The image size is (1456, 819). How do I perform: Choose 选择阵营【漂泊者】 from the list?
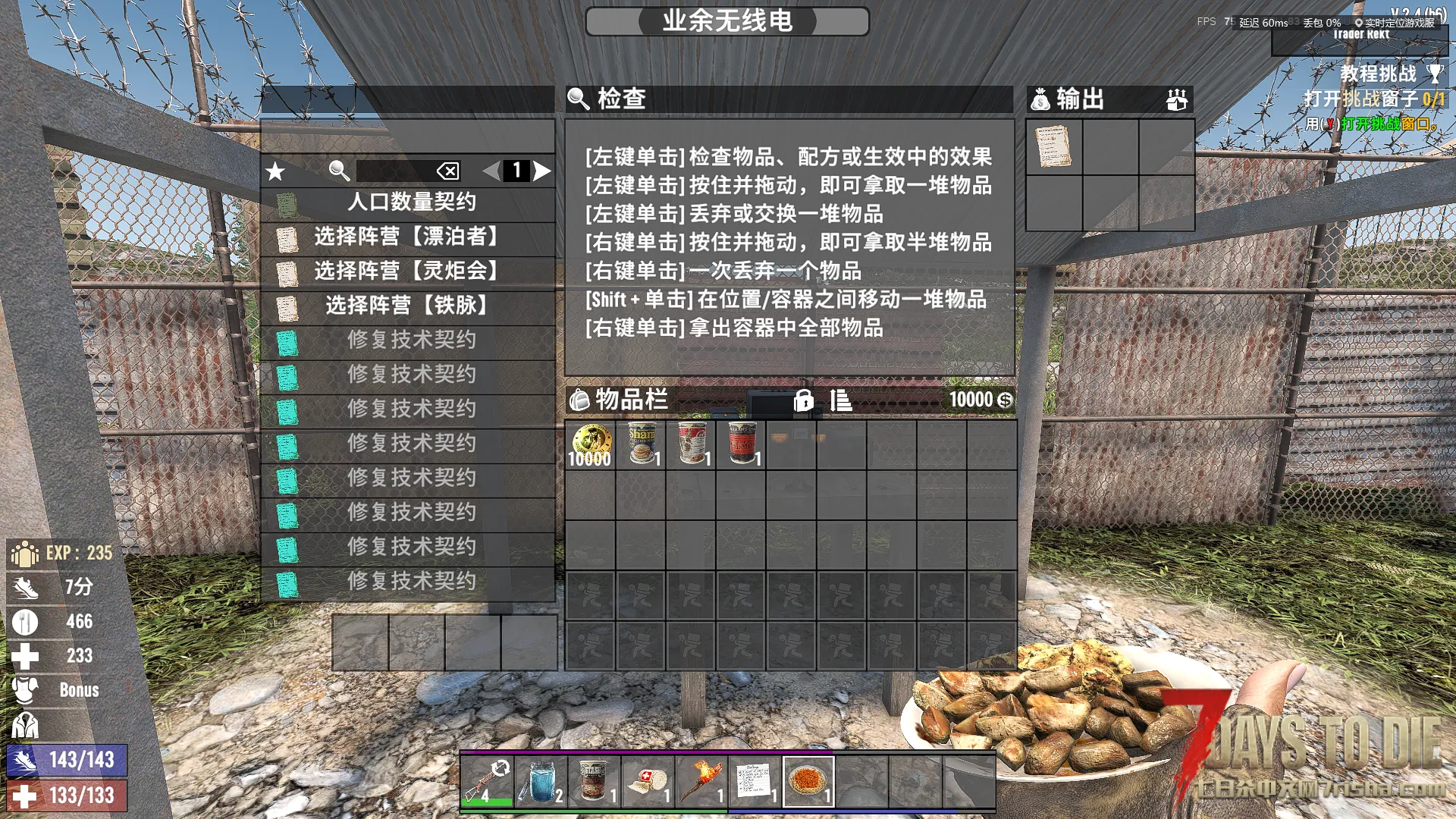(409, 237)
